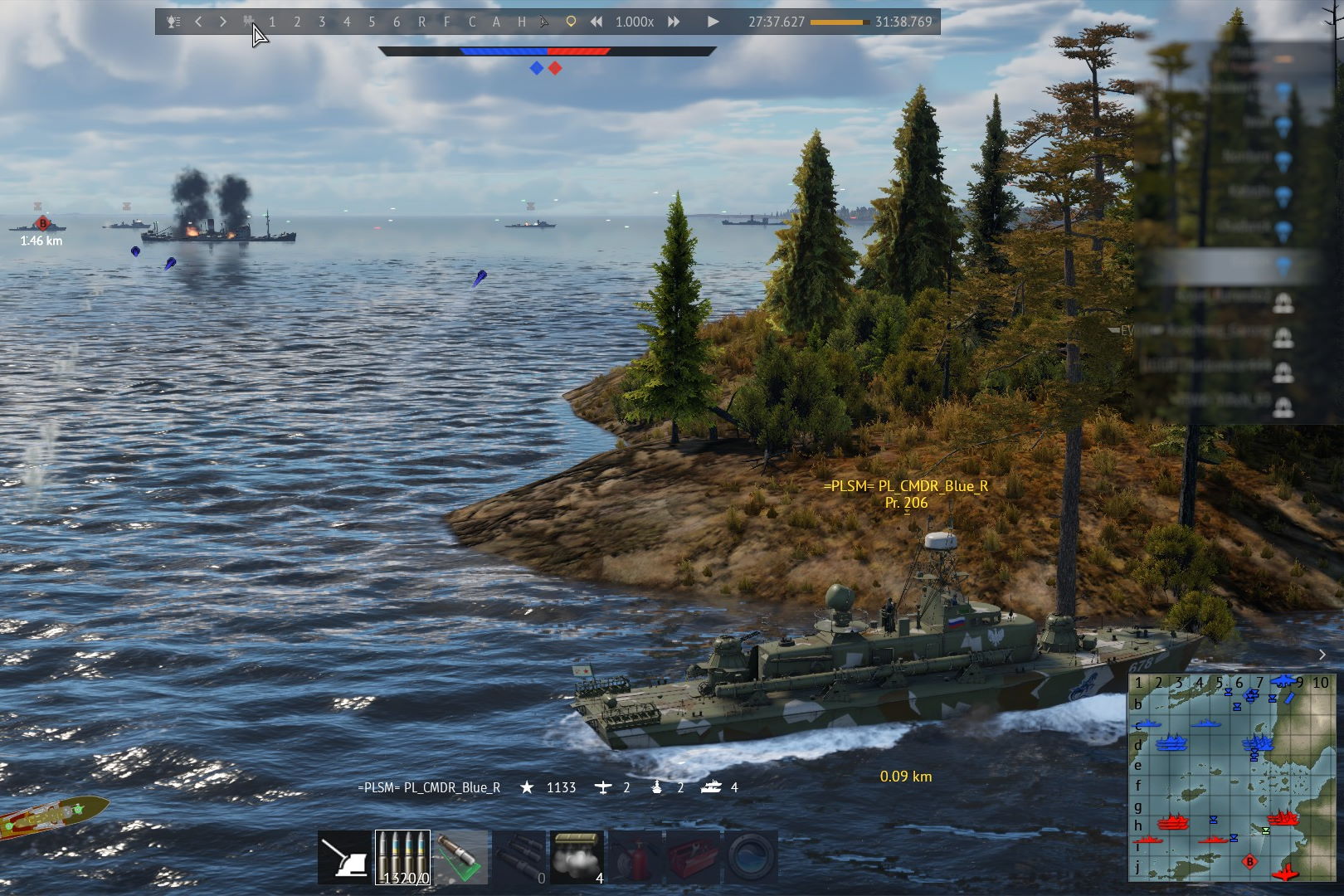The width and height of the screenshot is (1344, 896).
Task: Activate the smoke screen slot
Action: [577, 858]
